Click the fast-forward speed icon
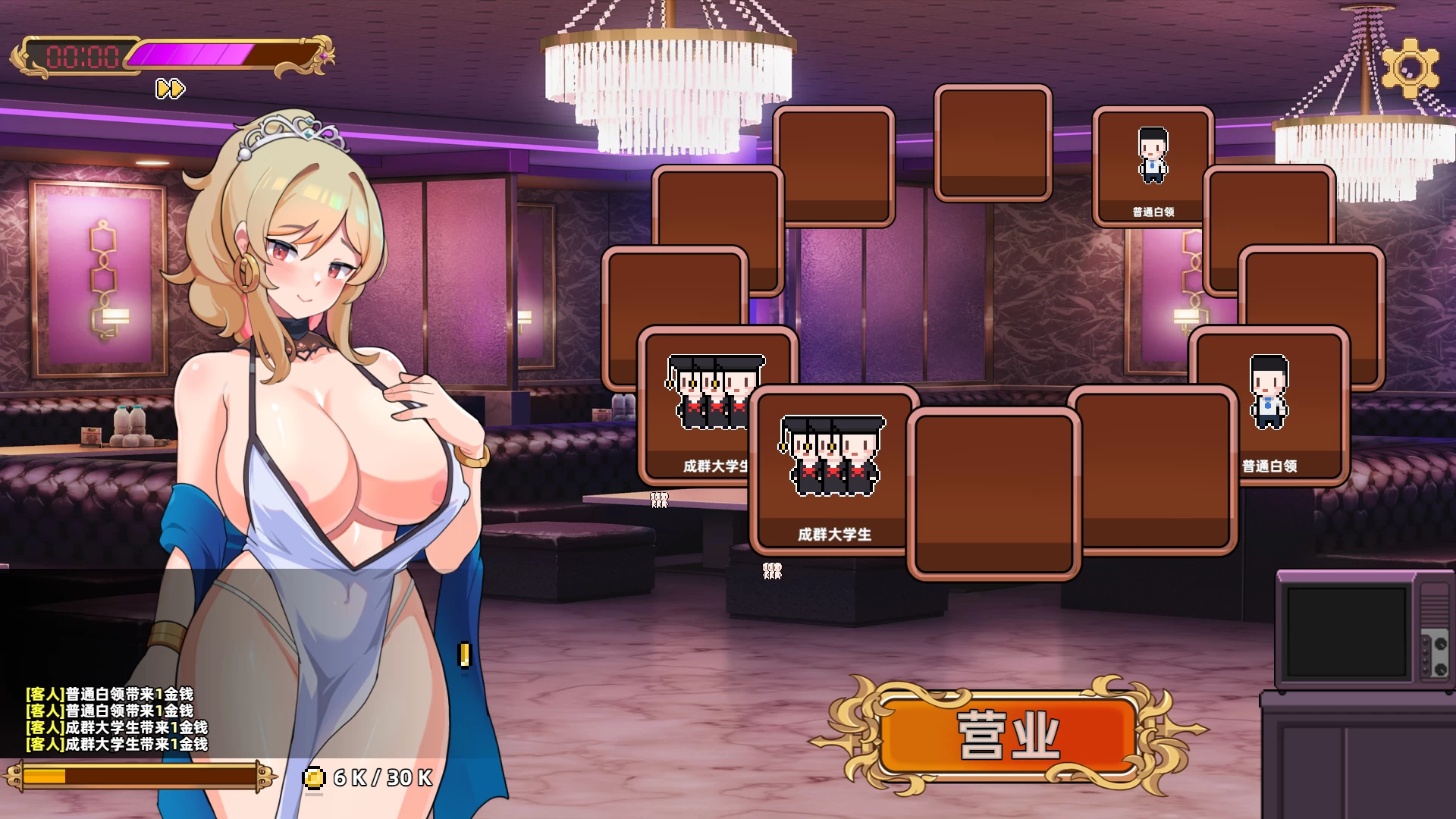Screen dimensions: 1456x819 click(x=171, y=88)
